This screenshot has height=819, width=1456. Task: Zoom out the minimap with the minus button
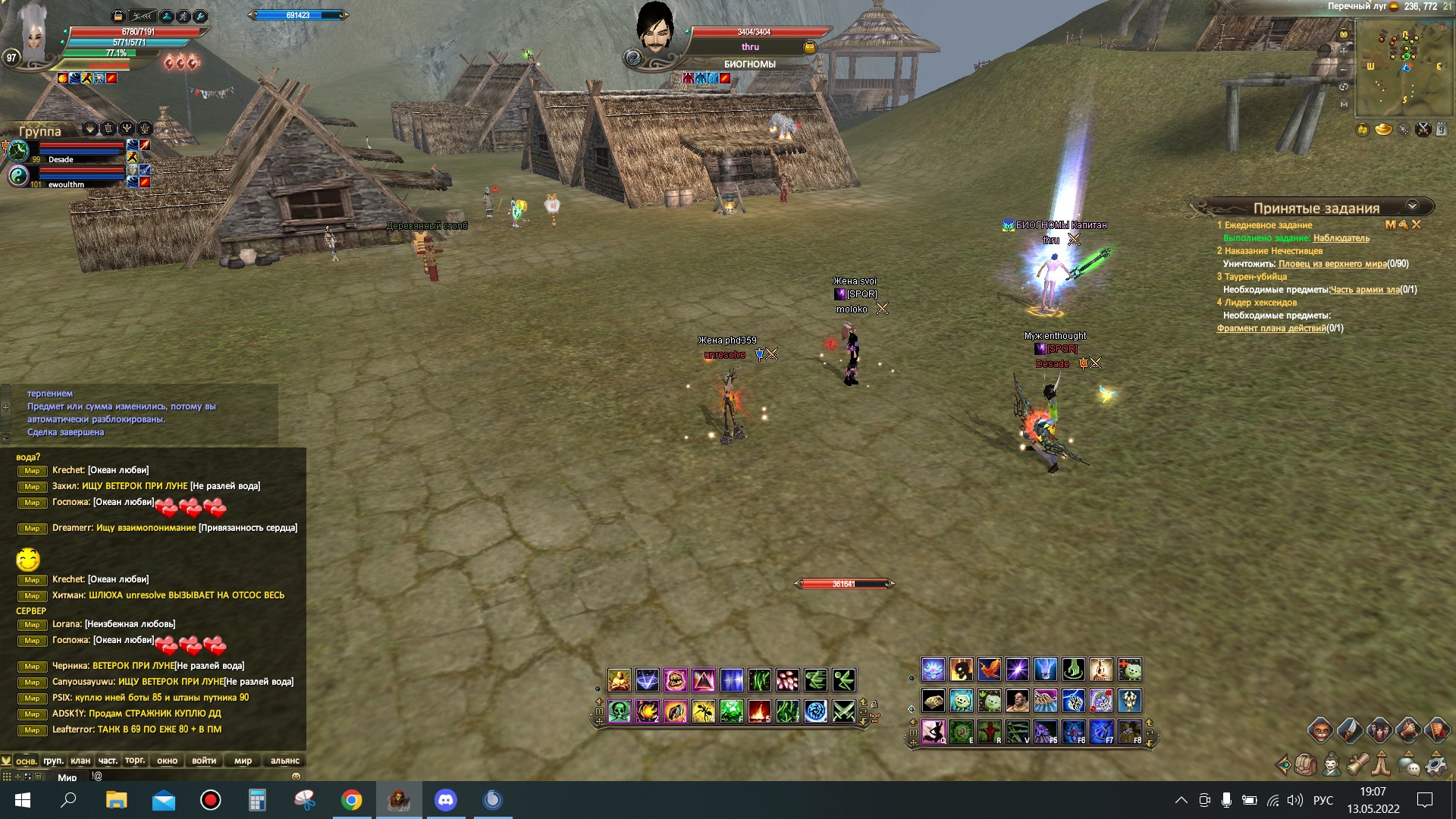[1344, 69]
